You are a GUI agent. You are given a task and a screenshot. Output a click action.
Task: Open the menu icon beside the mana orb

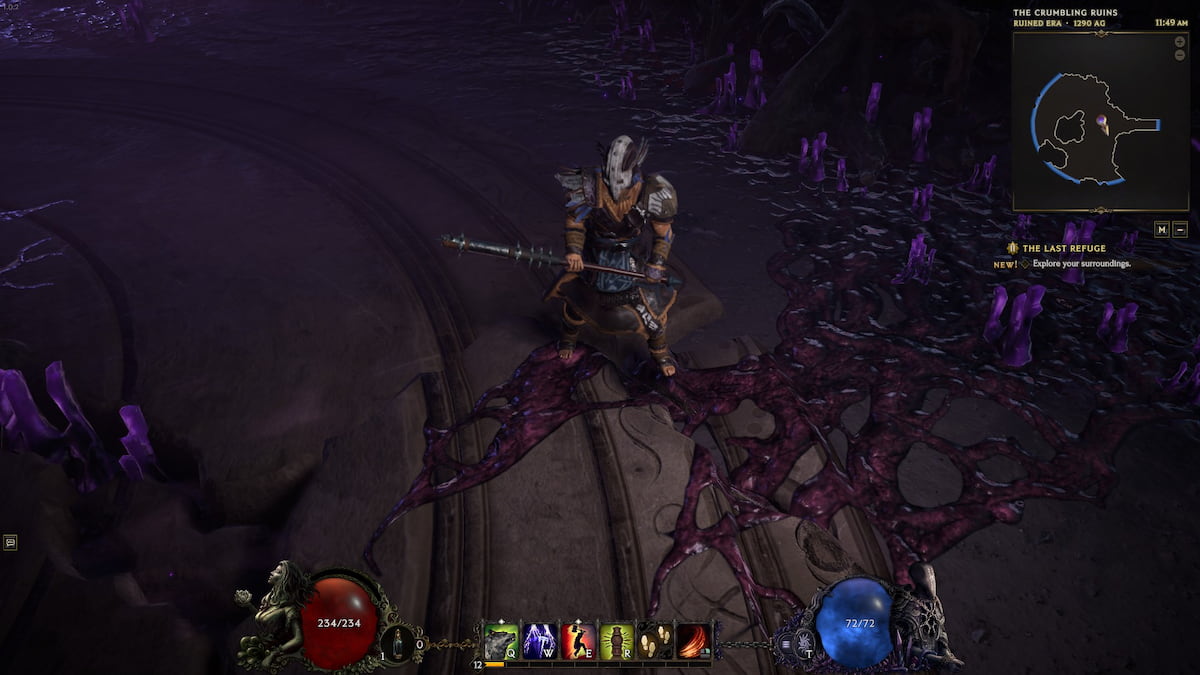(788, 643)
